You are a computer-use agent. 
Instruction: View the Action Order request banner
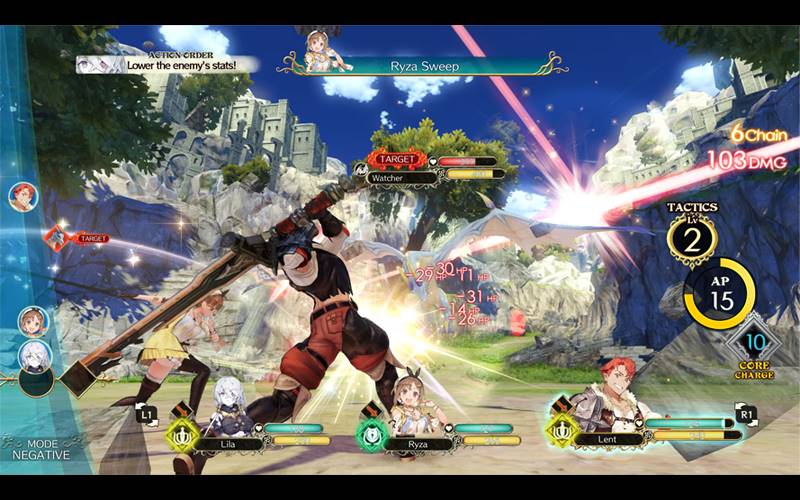pyautogui.click(x=168, y=62)
